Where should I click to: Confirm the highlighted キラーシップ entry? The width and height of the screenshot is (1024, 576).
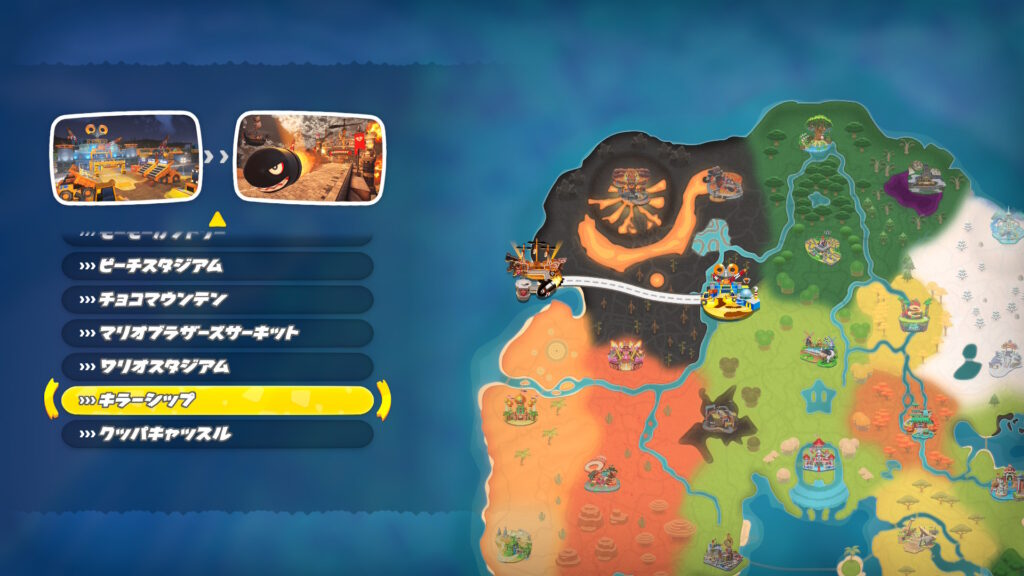point(217,400)
